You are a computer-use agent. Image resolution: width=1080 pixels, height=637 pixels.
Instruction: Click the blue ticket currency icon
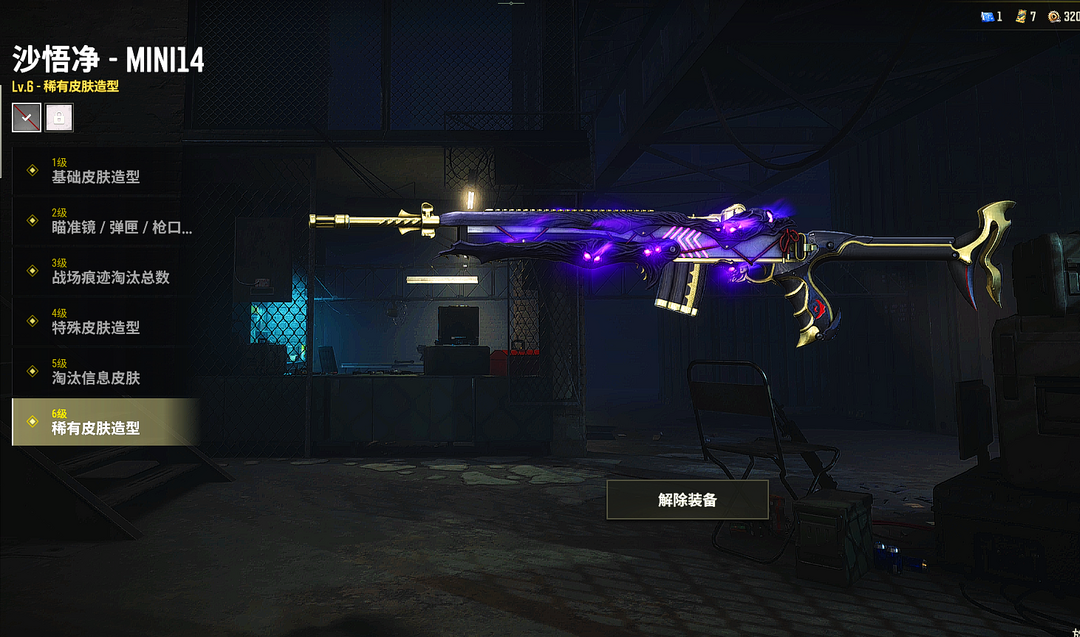pos(986,17)
